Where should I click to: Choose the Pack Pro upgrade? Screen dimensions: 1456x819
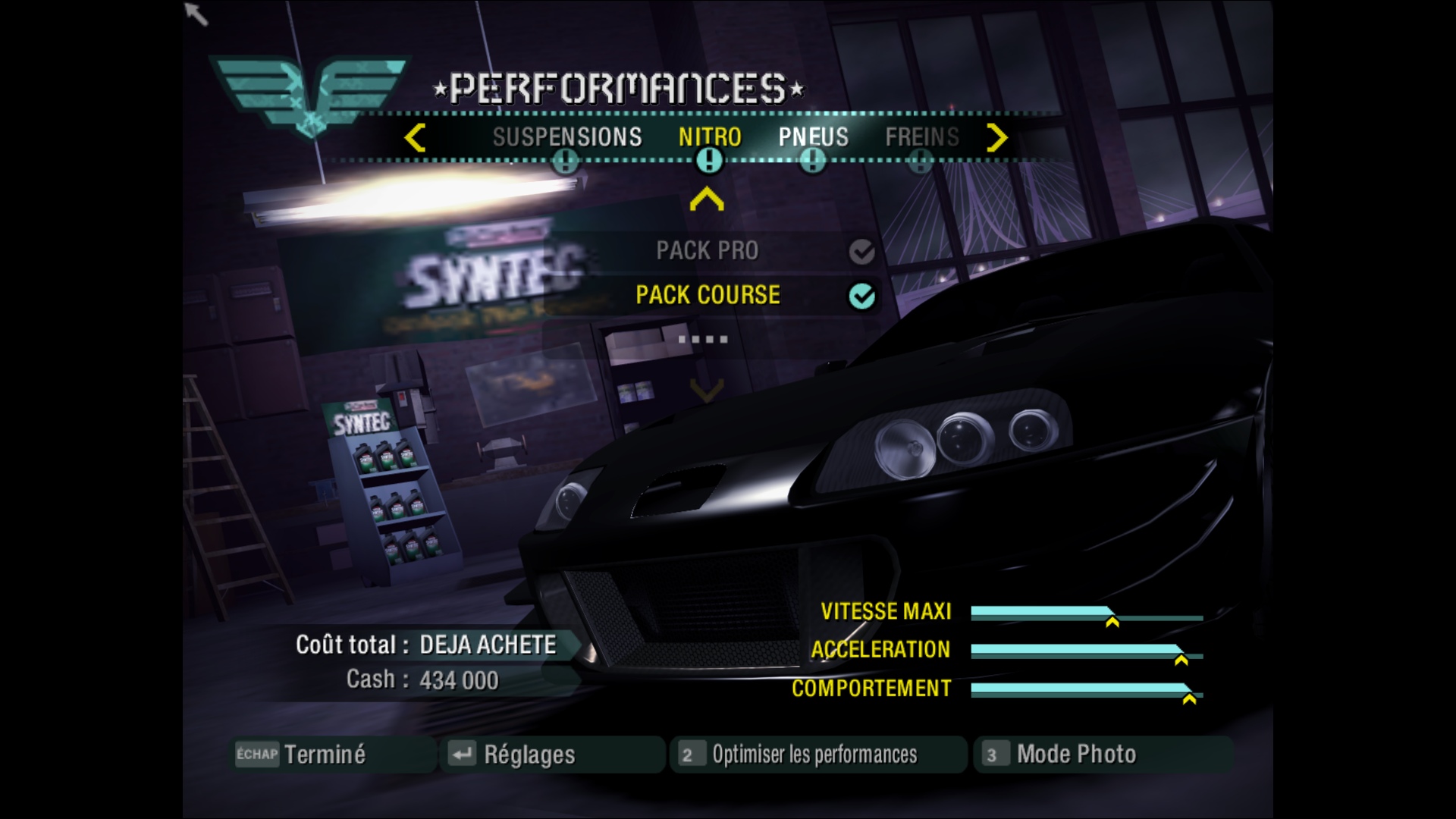pyautogui.click(x=707, y=251)
